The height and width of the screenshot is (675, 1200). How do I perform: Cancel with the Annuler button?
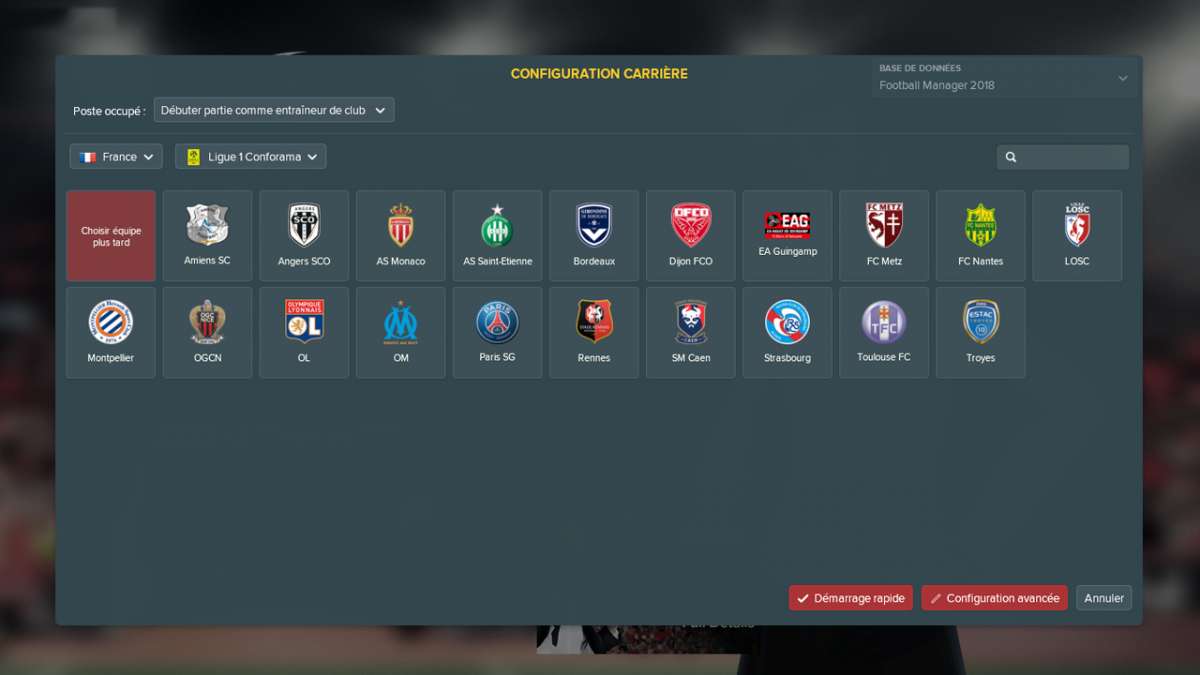pos(1104,598)
